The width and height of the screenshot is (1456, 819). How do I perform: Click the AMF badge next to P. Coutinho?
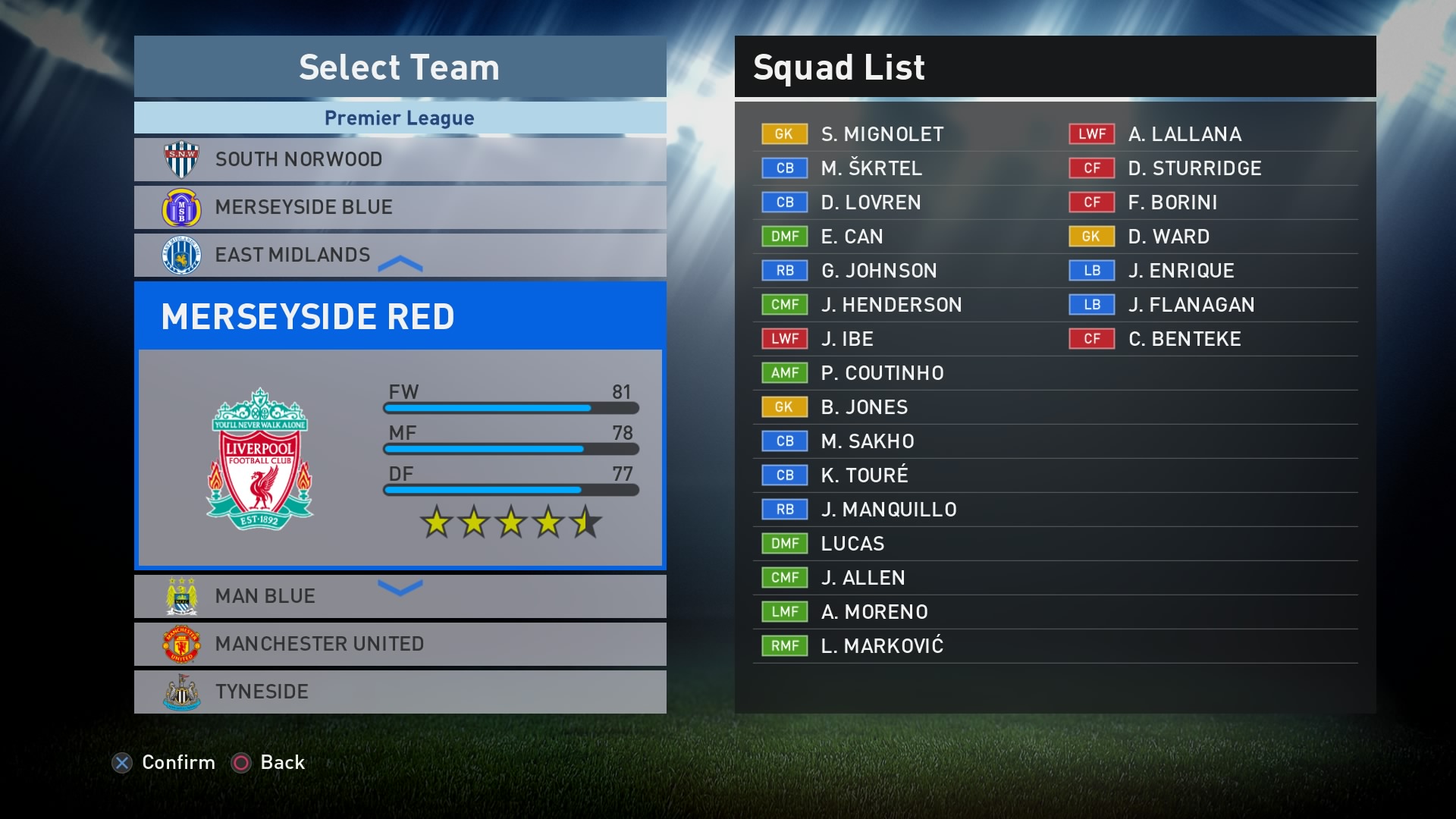784,373
